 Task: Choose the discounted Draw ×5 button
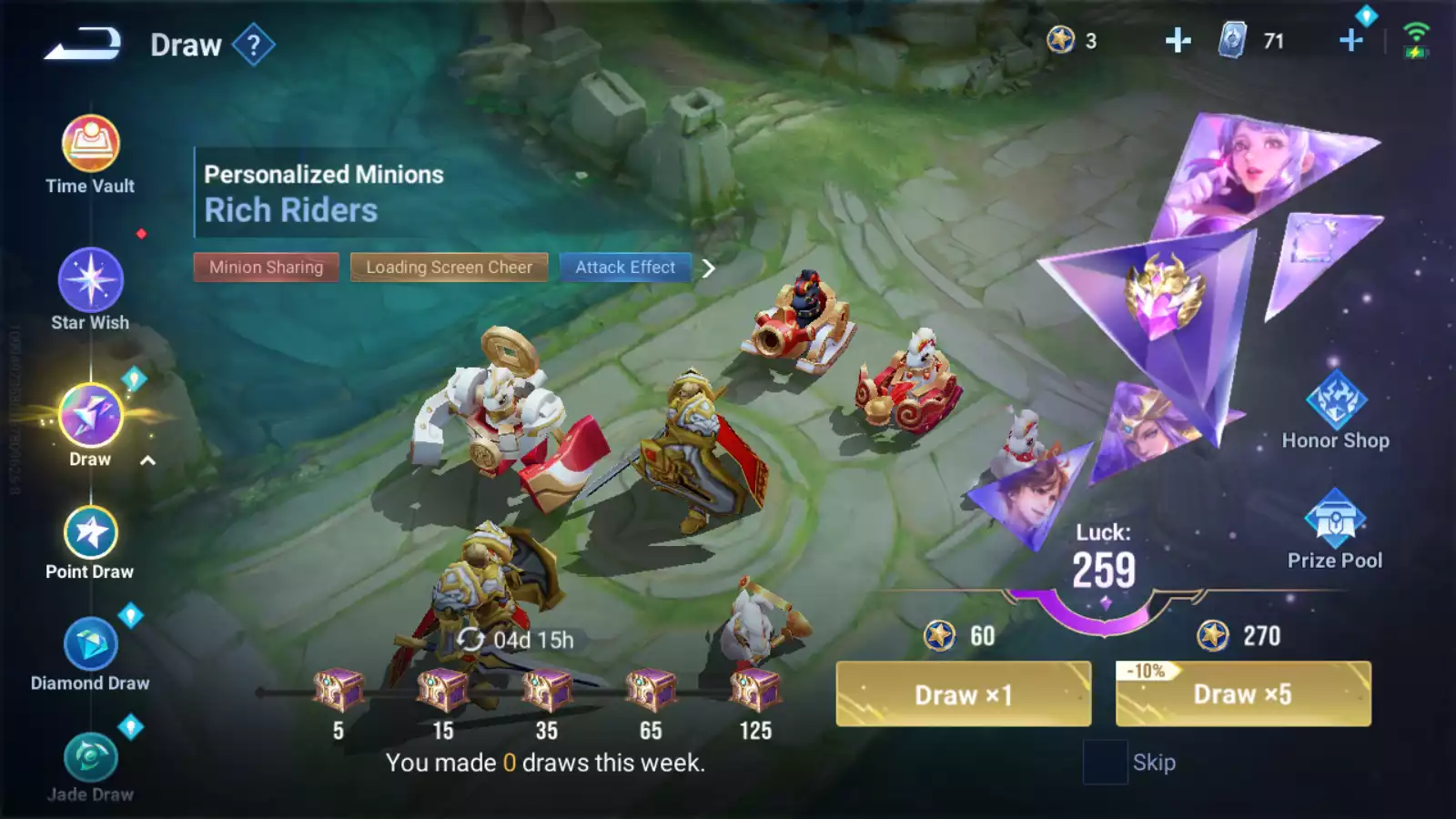pyautogui.click(x=1243, y=694)
